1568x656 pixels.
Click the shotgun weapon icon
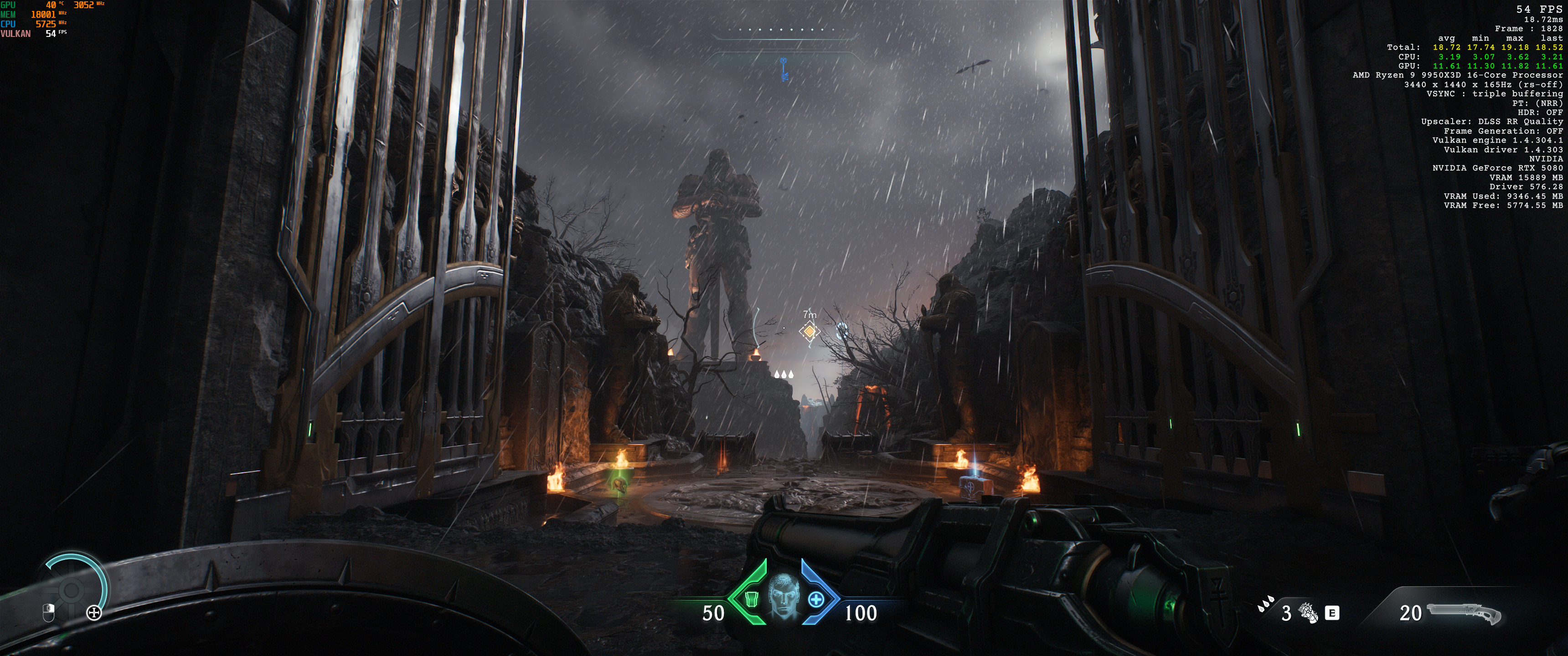pos(1465,613)
